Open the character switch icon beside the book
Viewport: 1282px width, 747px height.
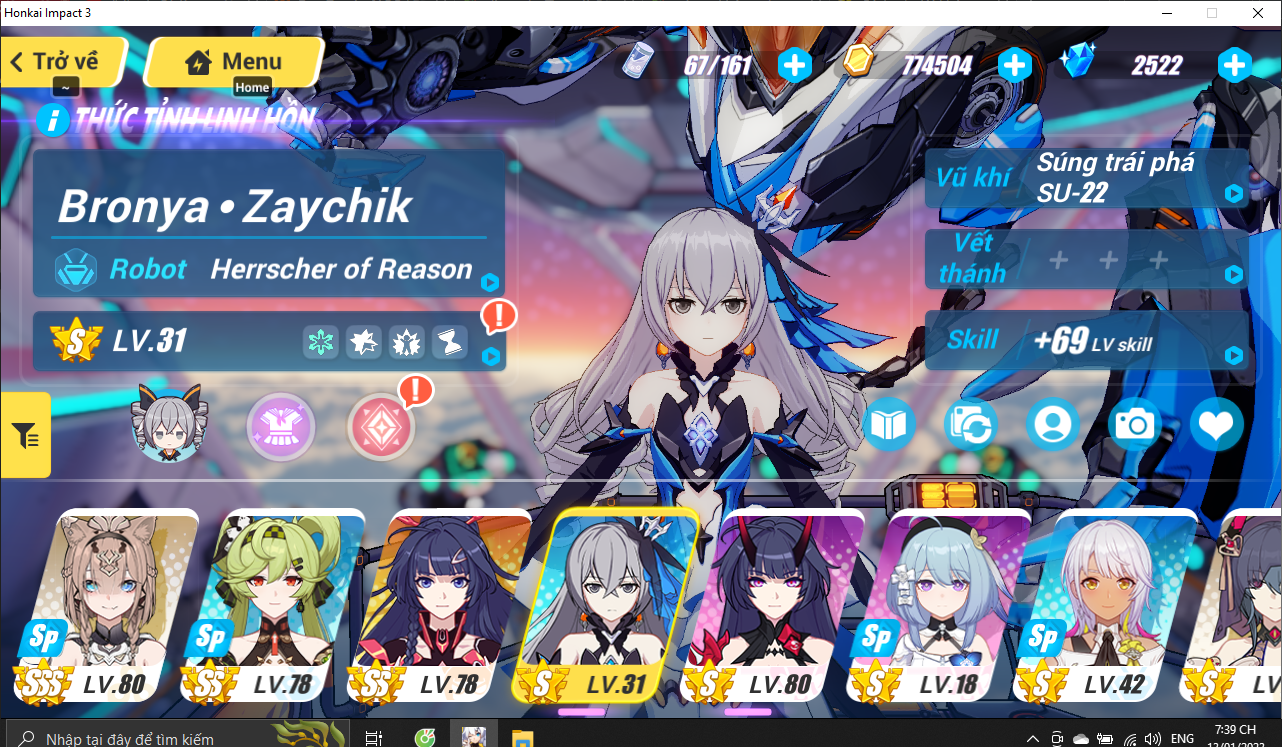point(971,424)
